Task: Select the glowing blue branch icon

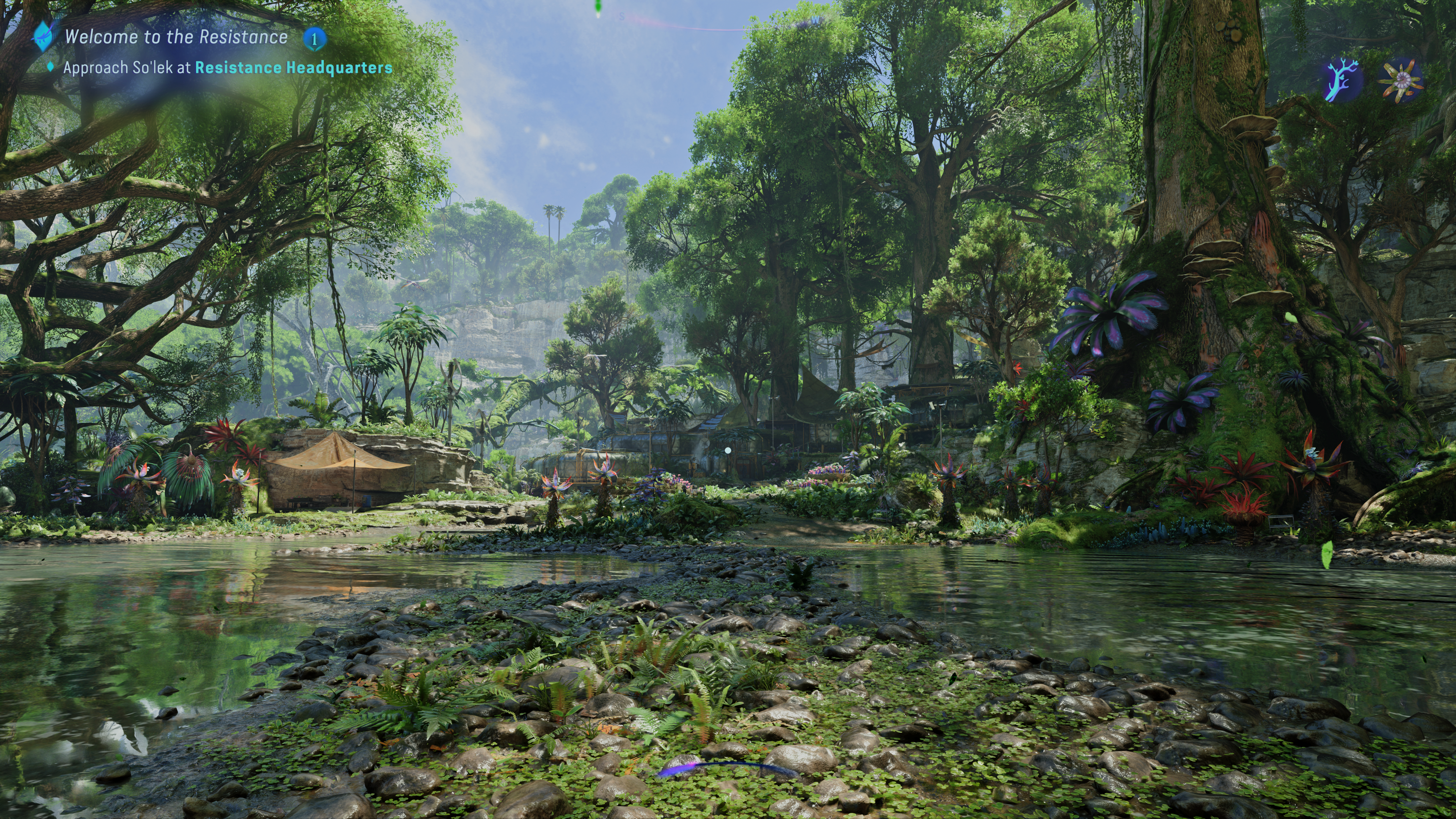Action: tap(1343, 82)
